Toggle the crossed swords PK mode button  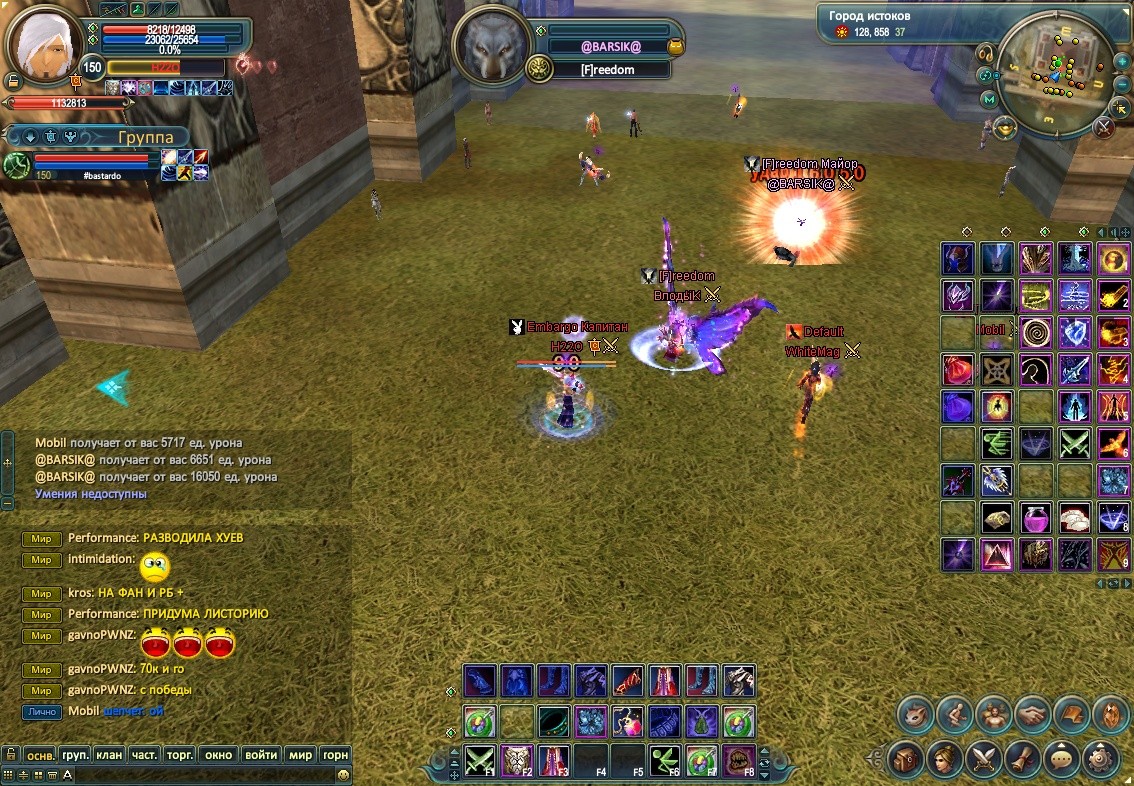1103,127
